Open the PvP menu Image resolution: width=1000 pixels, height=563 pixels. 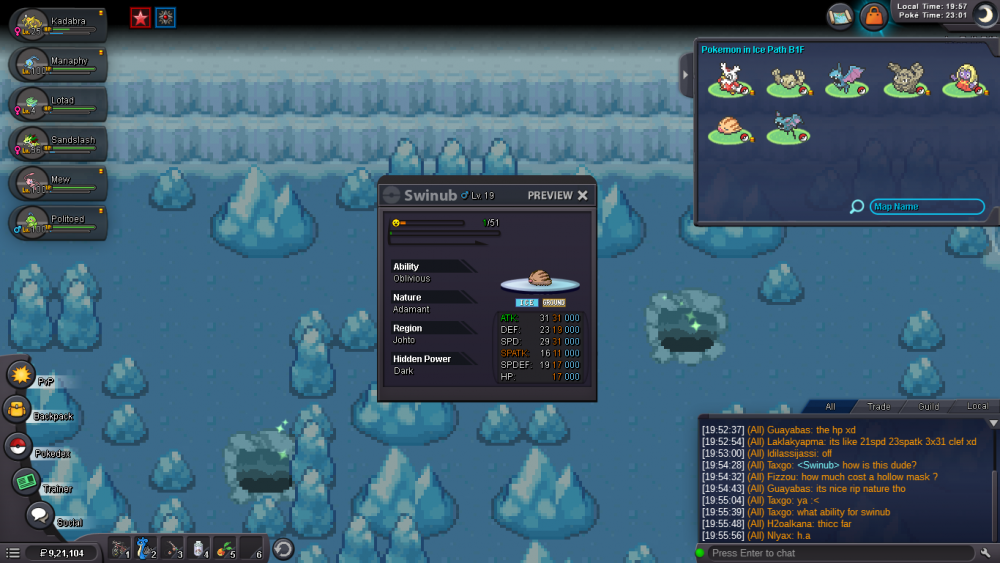click(x=22, y=376)
